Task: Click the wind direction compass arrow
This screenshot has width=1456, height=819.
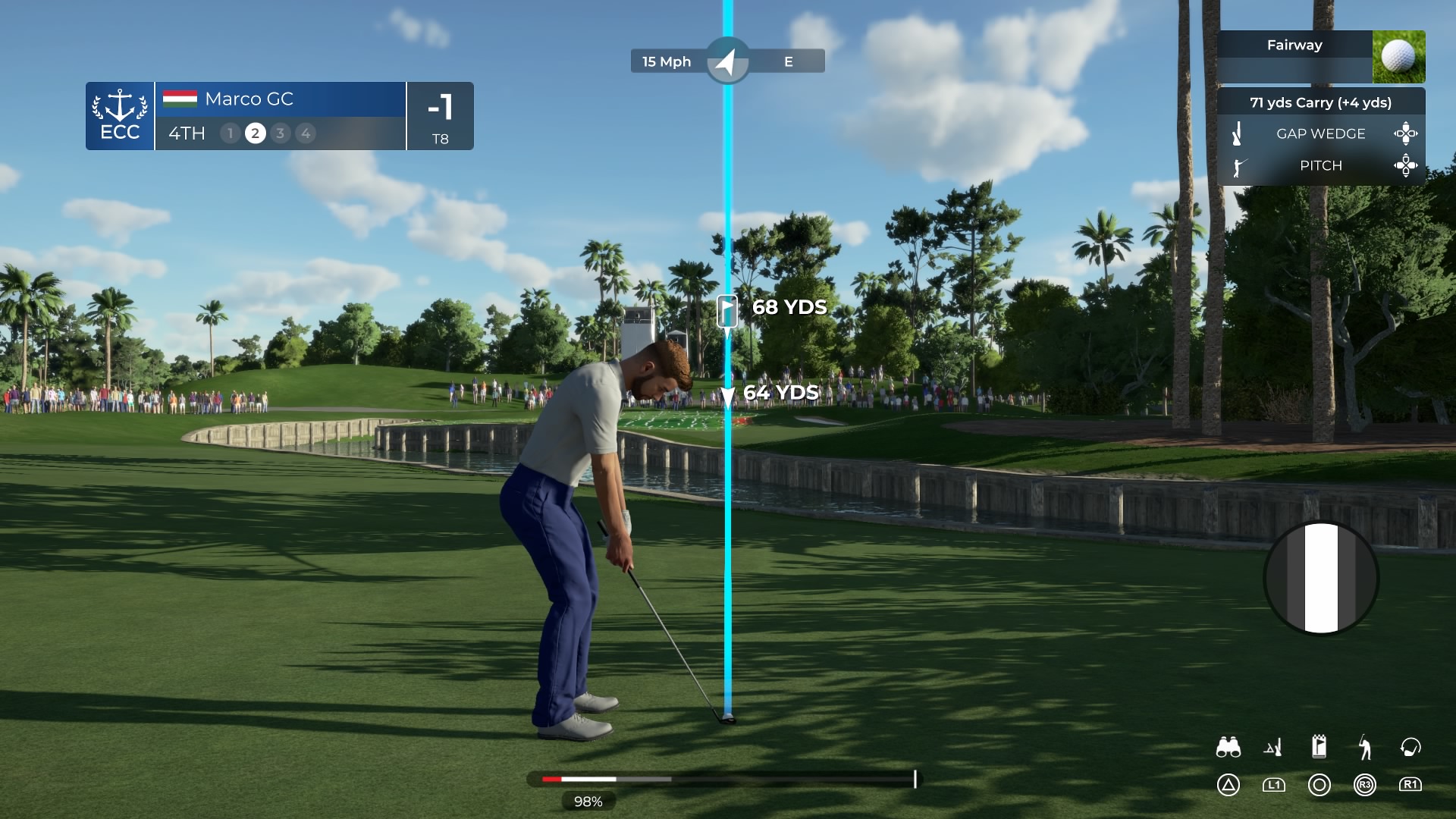Action: pyautogui.click(x=727, y=61)
